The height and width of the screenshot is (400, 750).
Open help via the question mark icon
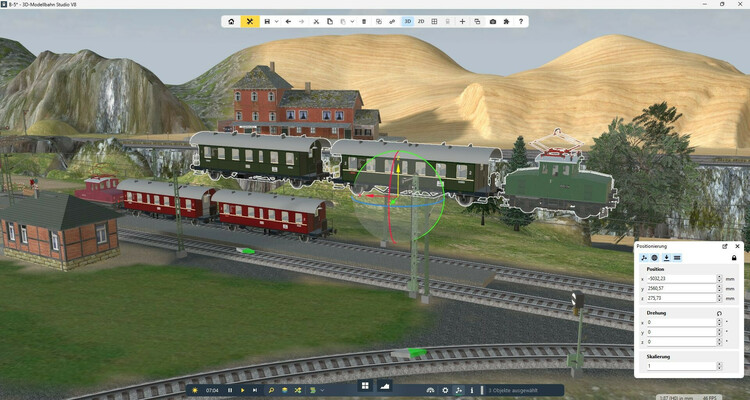(521, 21)
